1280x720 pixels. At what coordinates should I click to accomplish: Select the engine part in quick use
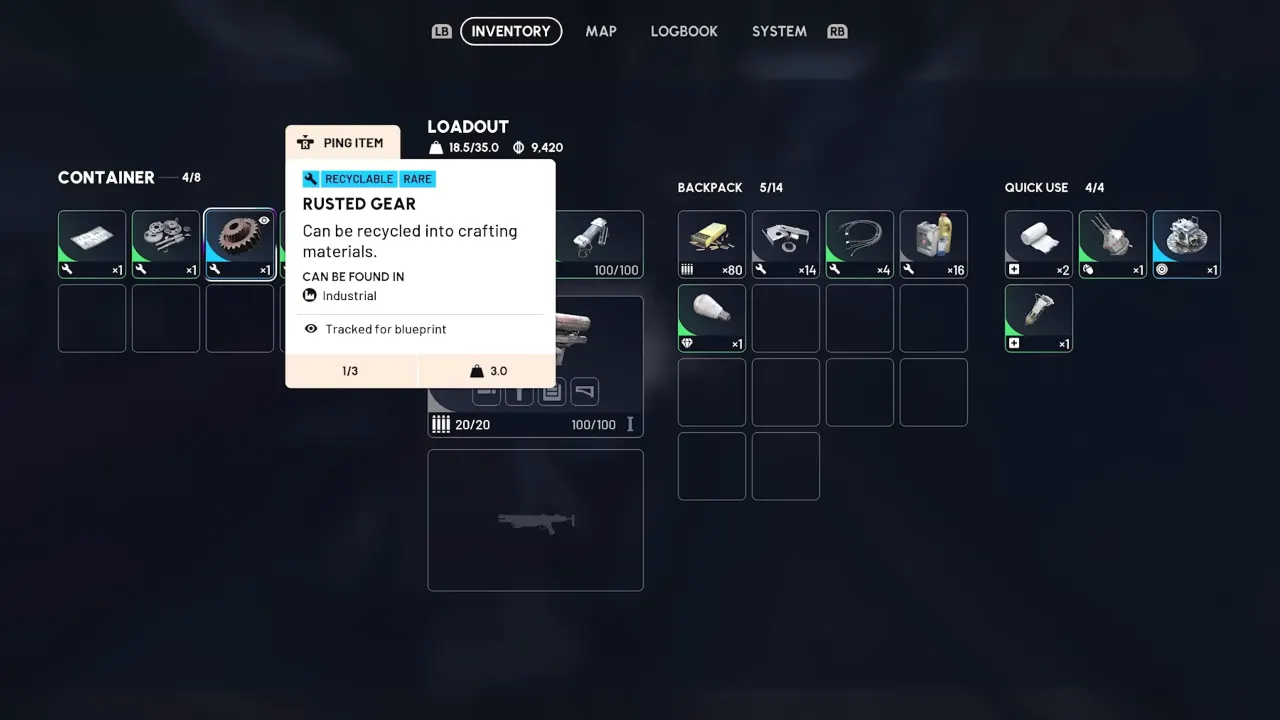point(1186,243)
